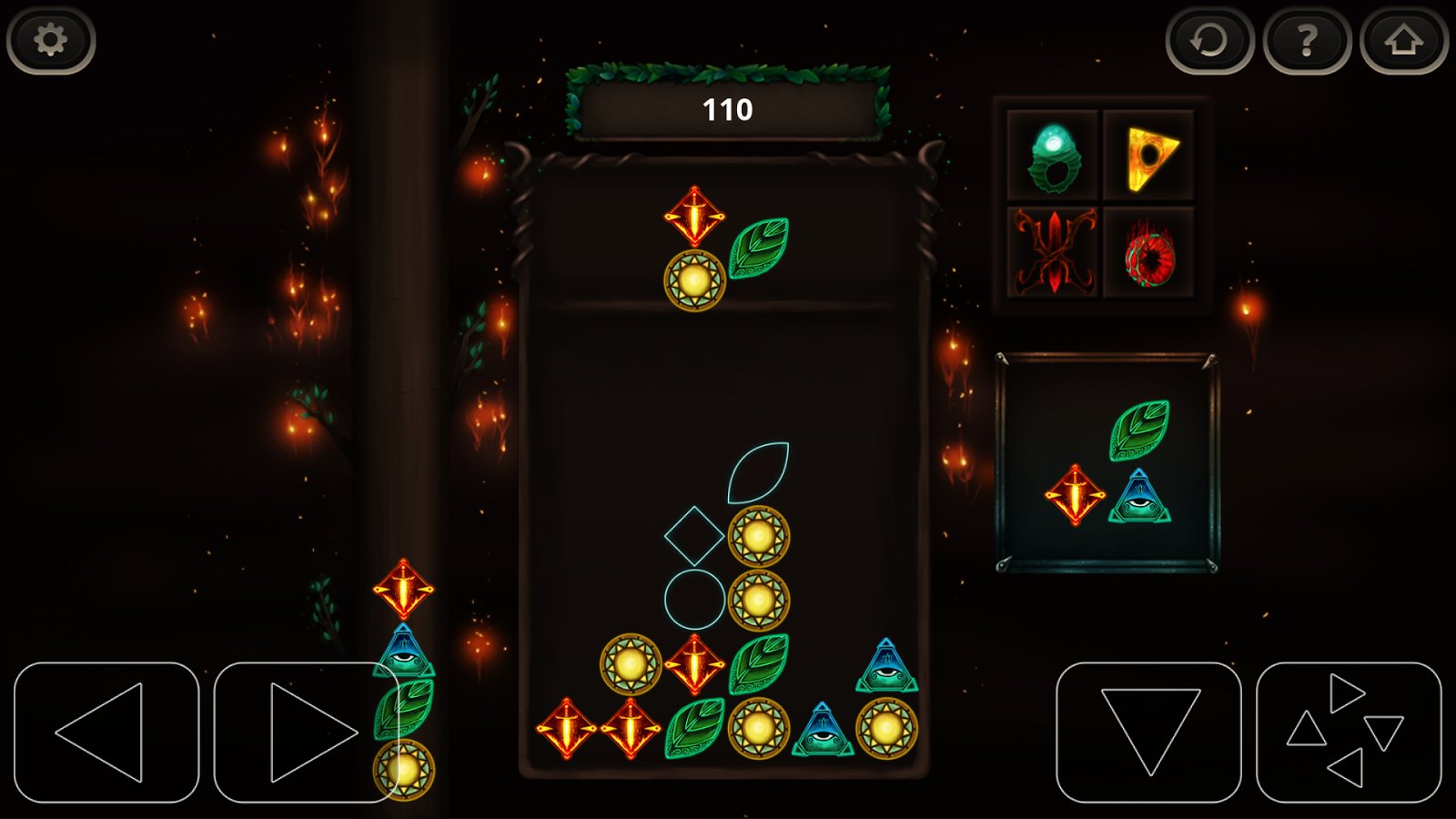Rotate the falling piece
Screen dimensions: 1456x819
pyautogui.click(x=1349, y=733)
